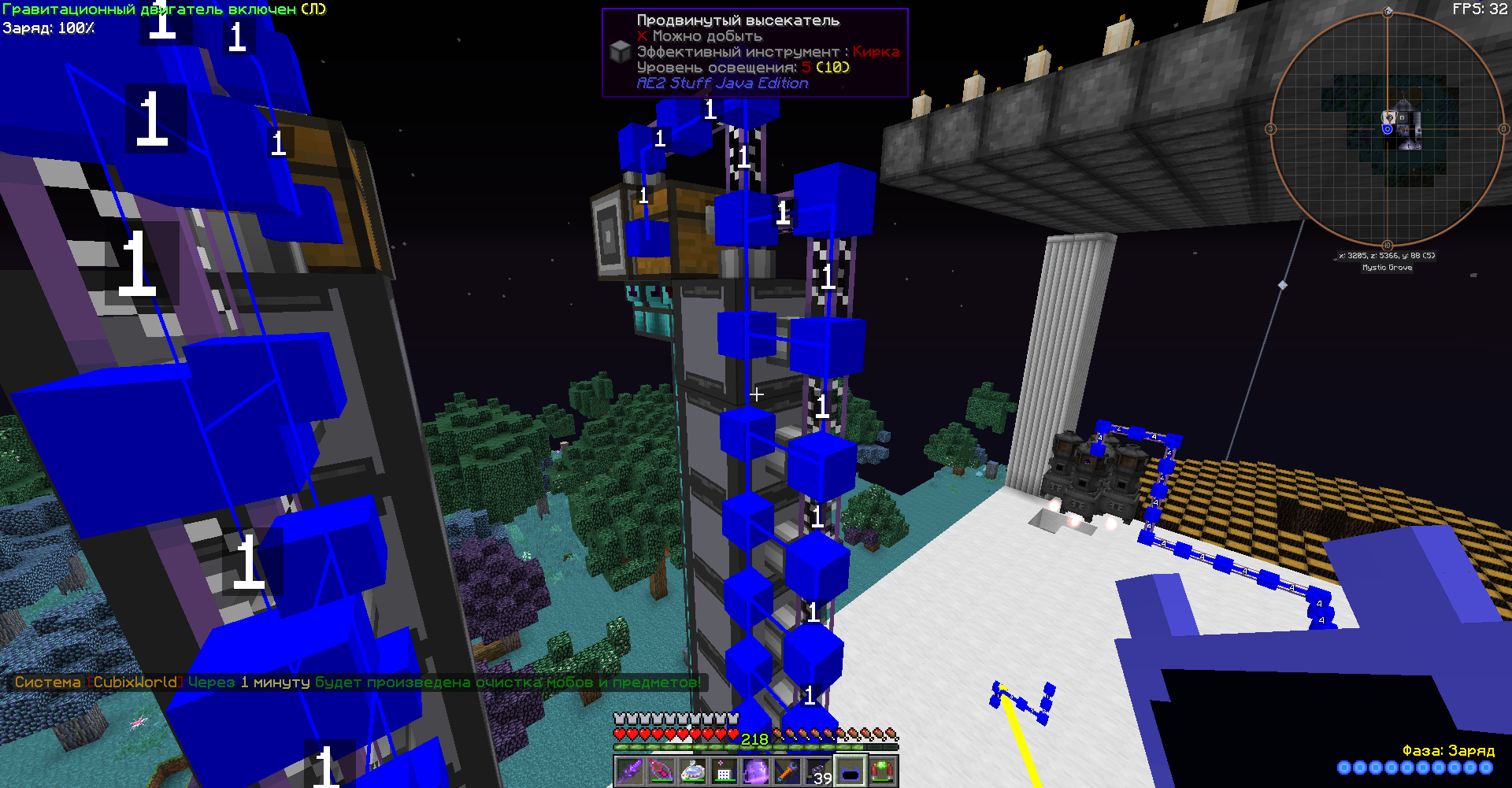Click the circular minimap
This screenshot has height=788, width=1512.
point(1388,129)
